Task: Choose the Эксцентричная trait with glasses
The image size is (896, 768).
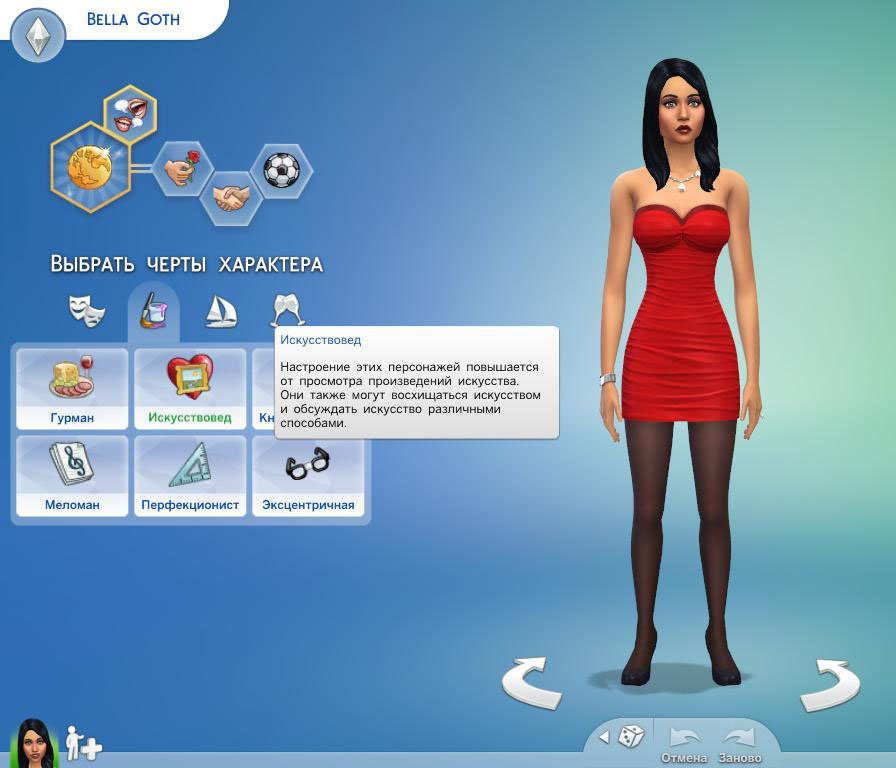Action: [x=308, y=476]
